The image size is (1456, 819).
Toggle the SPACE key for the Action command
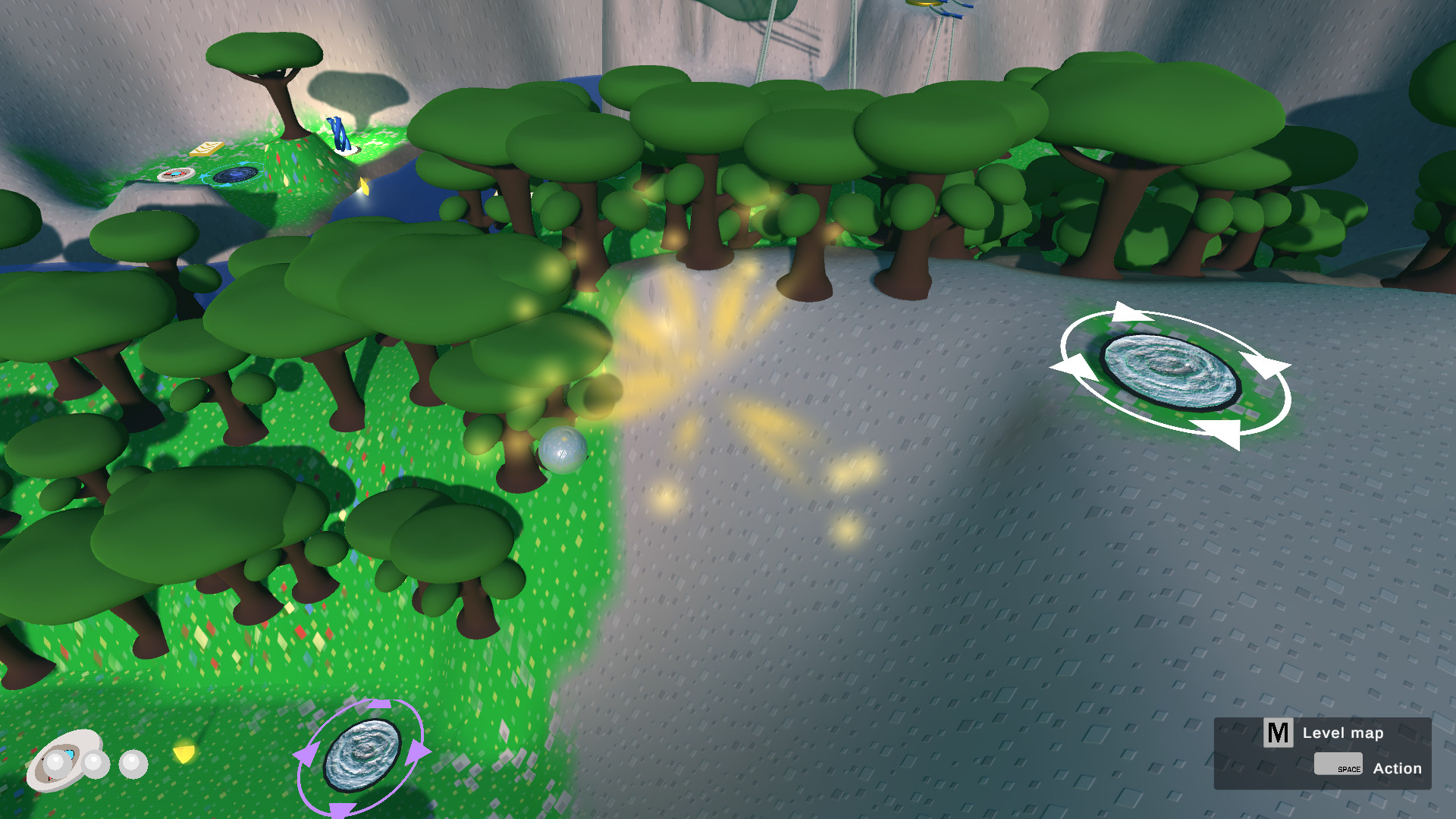click(x=1337, y=765)
